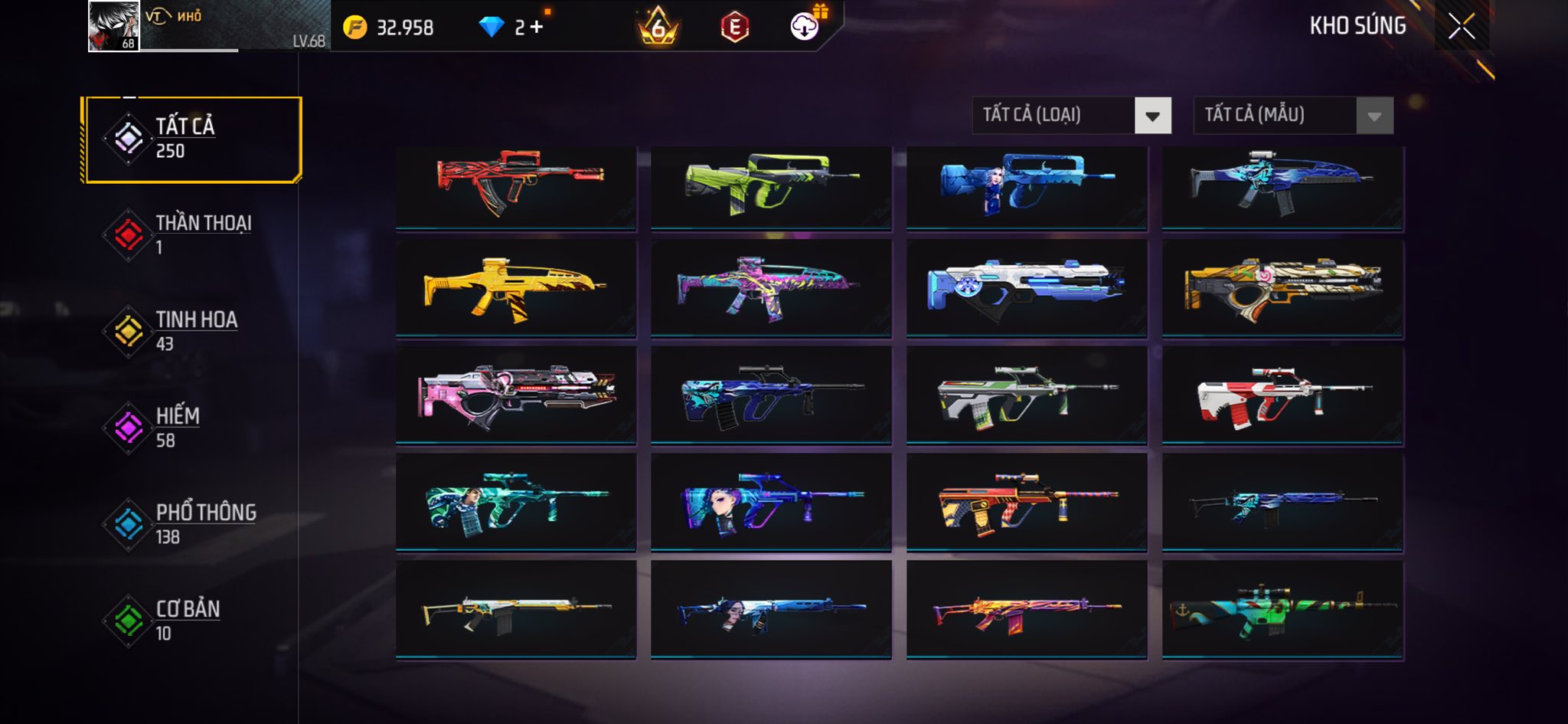
Task: Open the Tinh Hoa category
Action: [192, 331]
